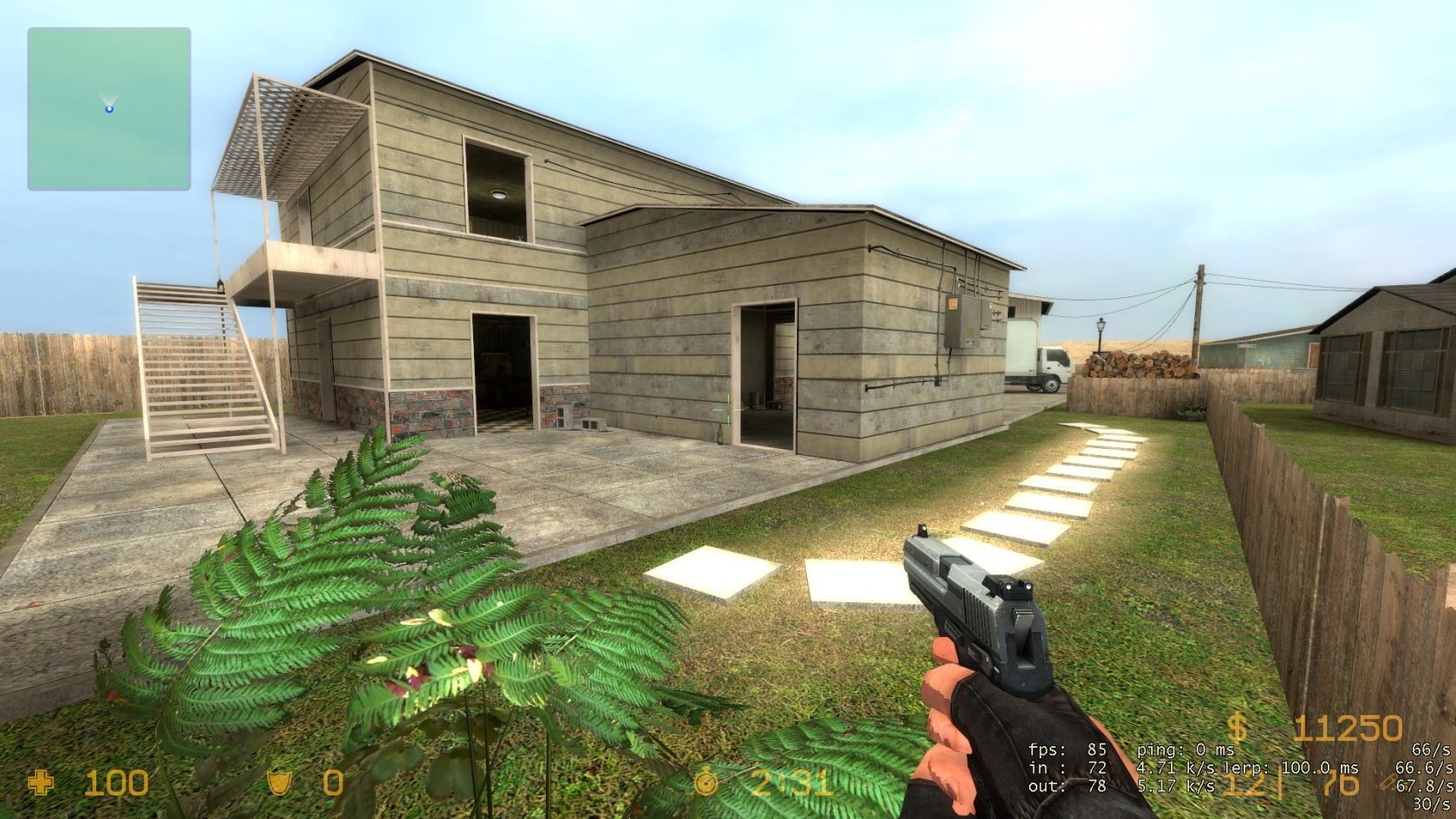Click the in packet rate value 72
The width and height of the screenshot is (1456, 819).
point(1097,768)
